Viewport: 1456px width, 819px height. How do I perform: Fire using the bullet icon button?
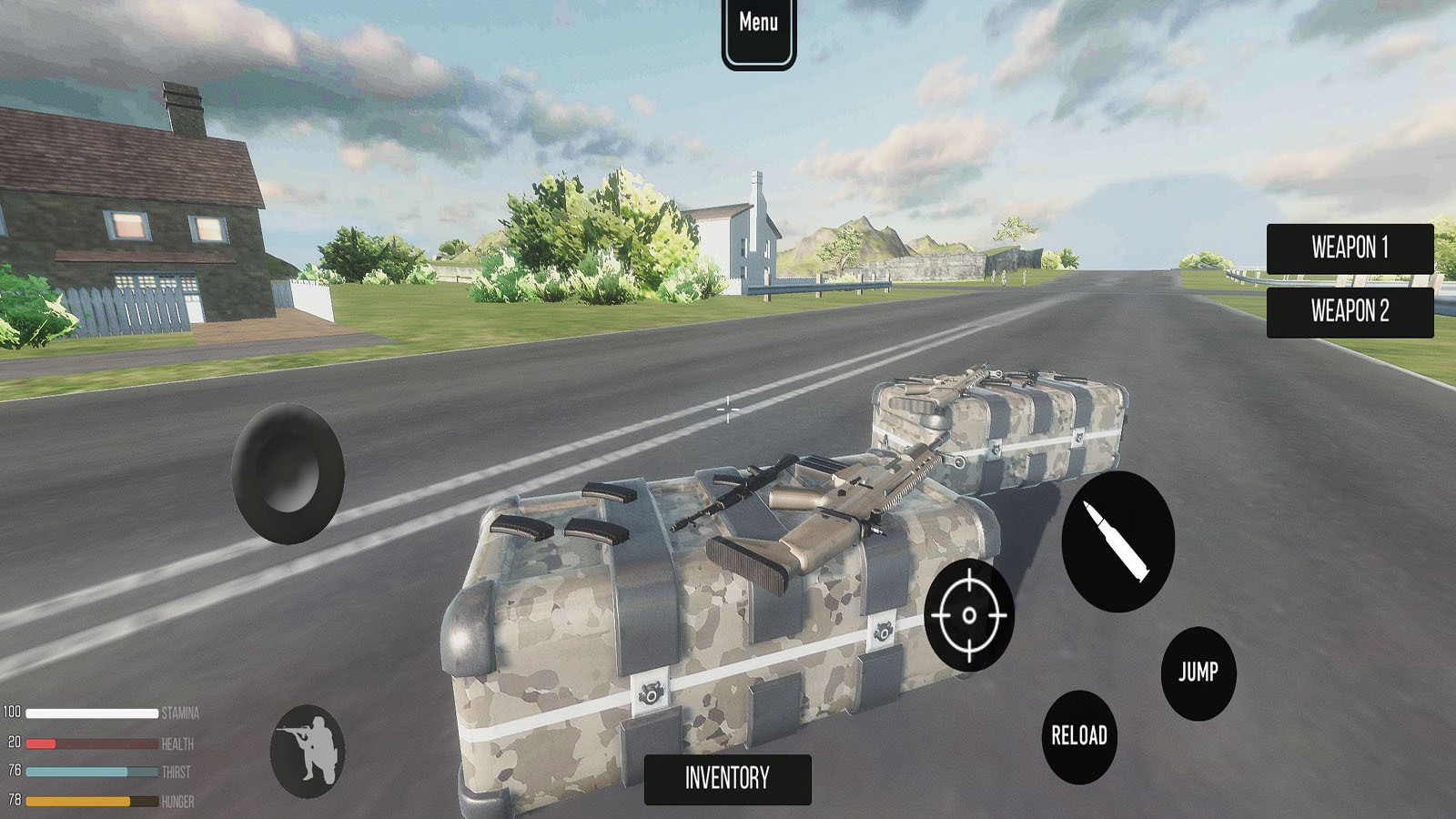(x=1117, y=541)
